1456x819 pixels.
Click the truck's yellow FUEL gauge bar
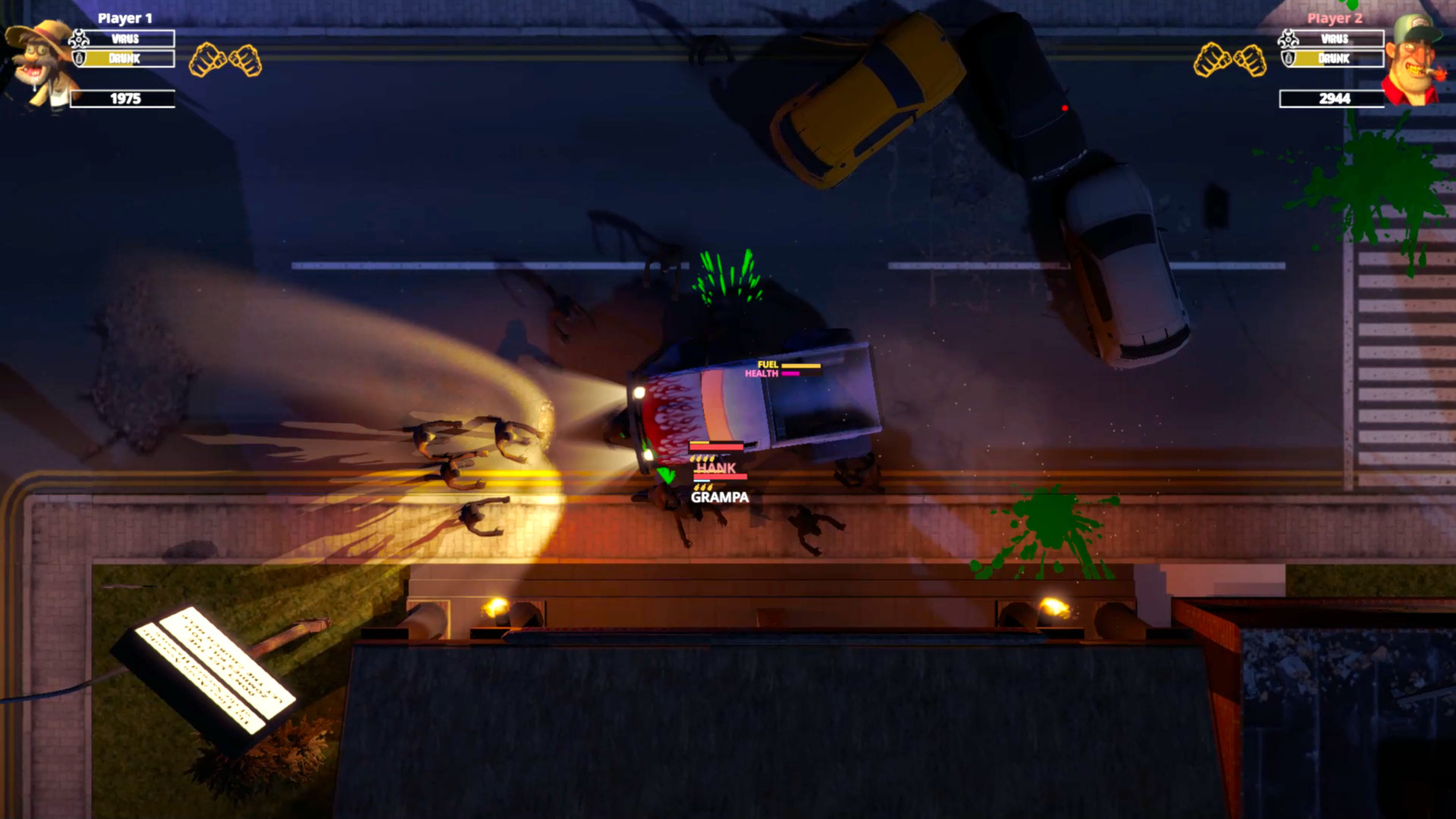point(802,365)
